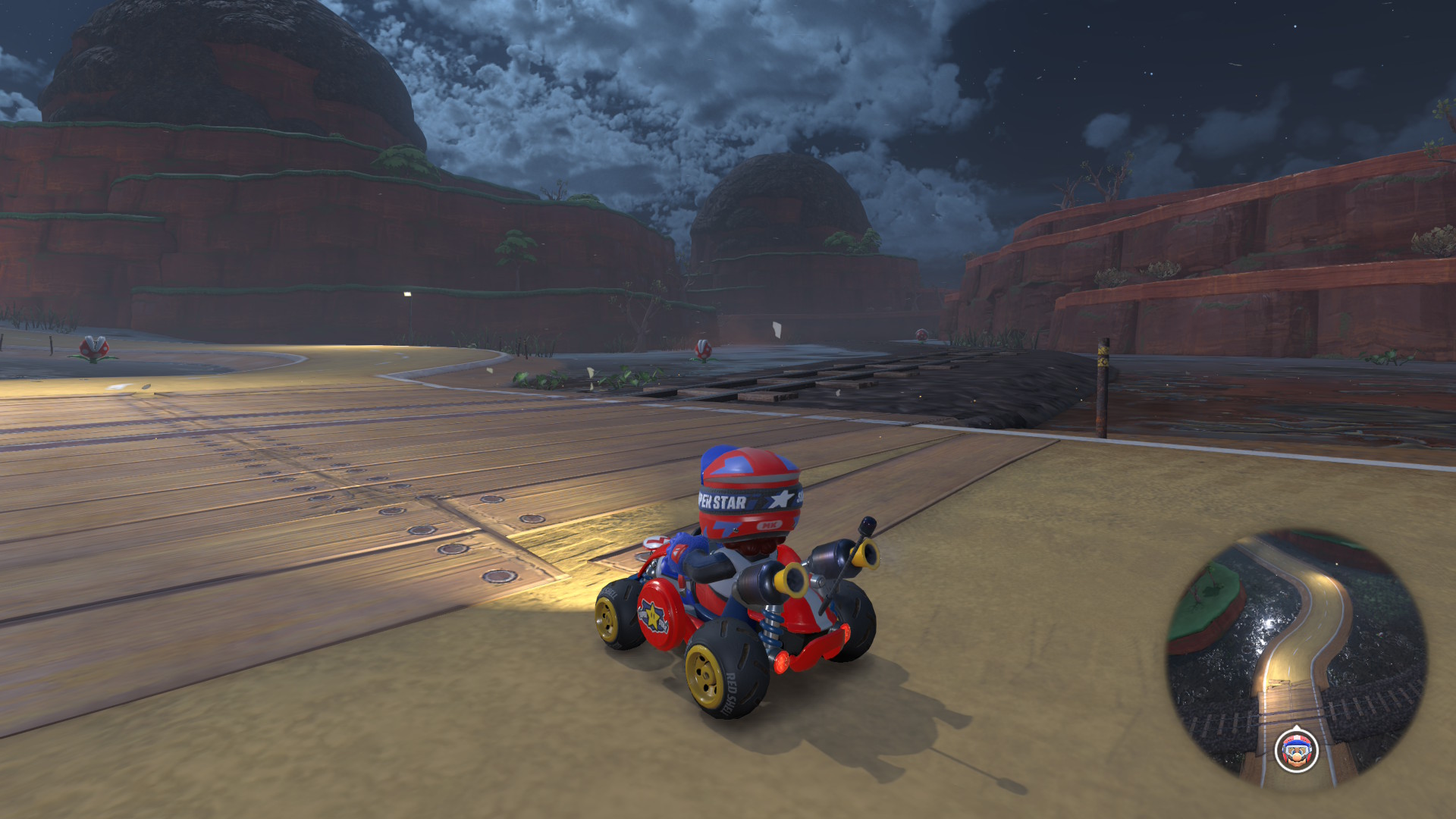Select Mario's player marker on the minimap

click(1296, 751)
